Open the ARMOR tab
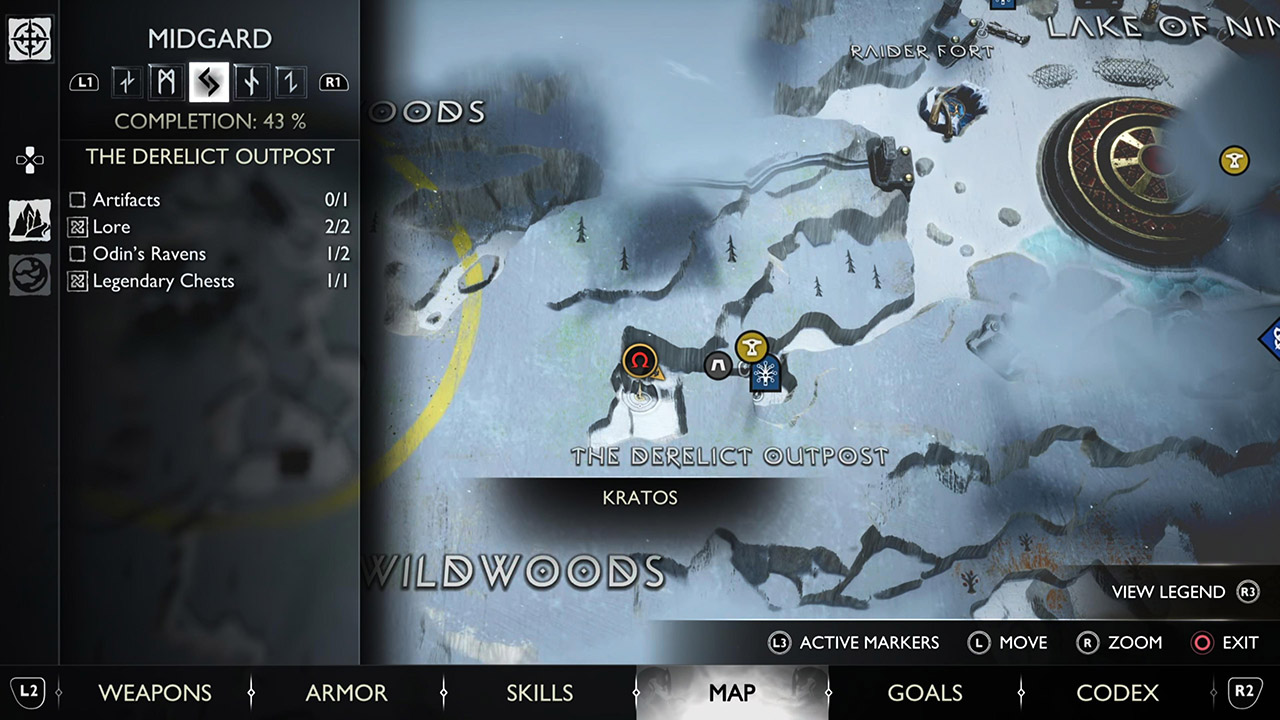This screenshot has height=720, width=1280. click(346, 692)
